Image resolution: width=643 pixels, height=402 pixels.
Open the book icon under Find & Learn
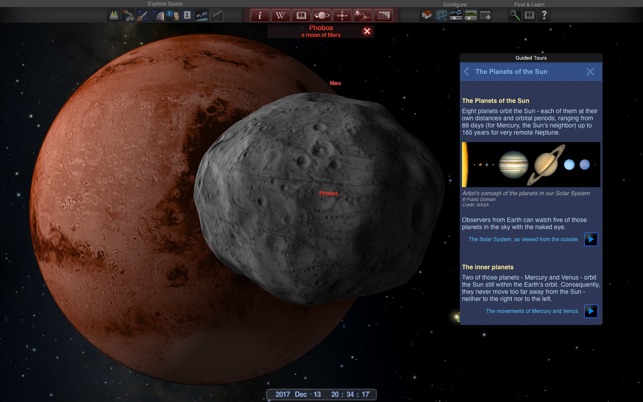click(x=529, y=16)
